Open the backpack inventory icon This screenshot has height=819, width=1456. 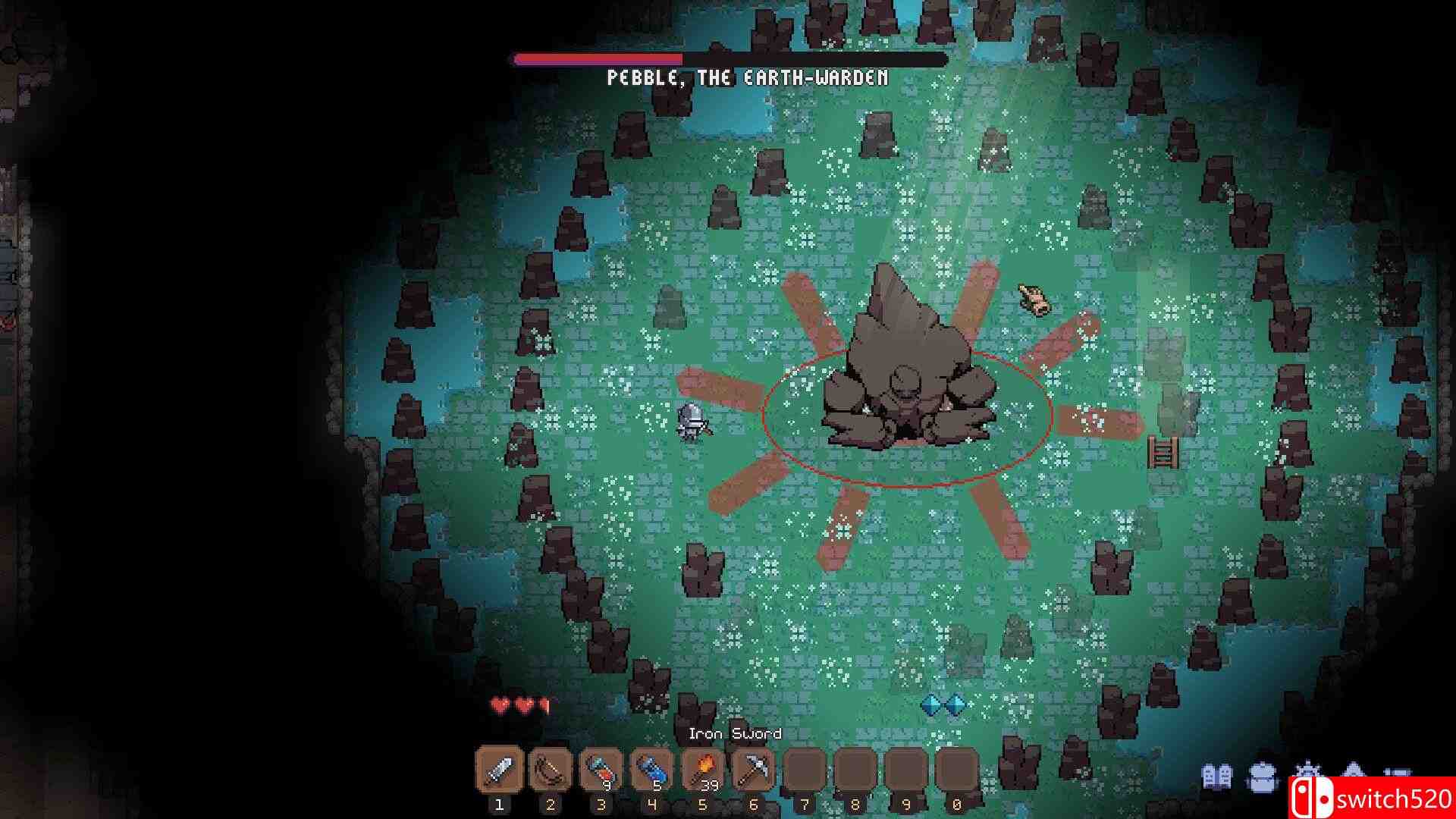tap(1261, 777)
